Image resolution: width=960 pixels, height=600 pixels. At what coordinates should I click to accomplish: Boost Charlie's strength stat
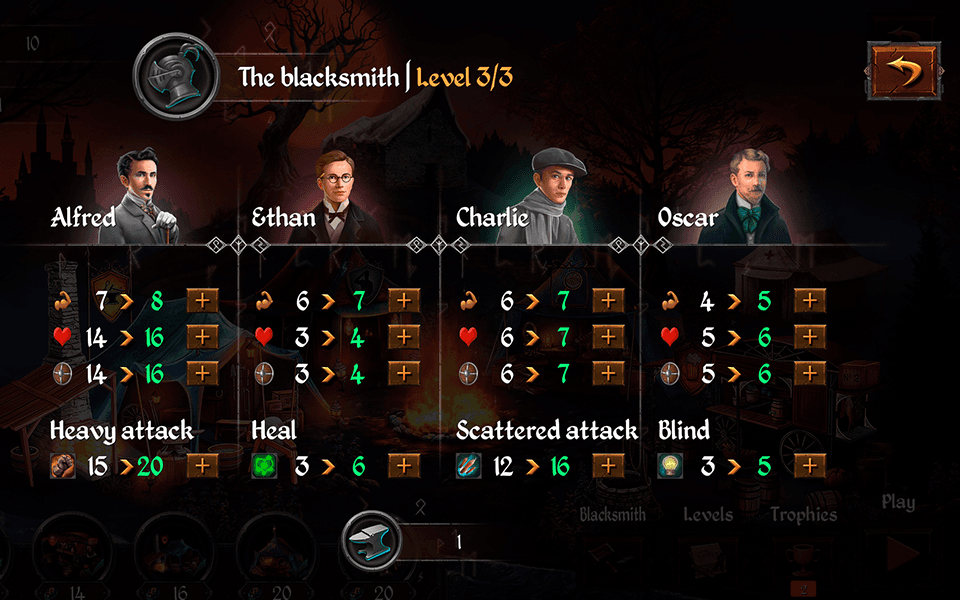pos(608,300)
